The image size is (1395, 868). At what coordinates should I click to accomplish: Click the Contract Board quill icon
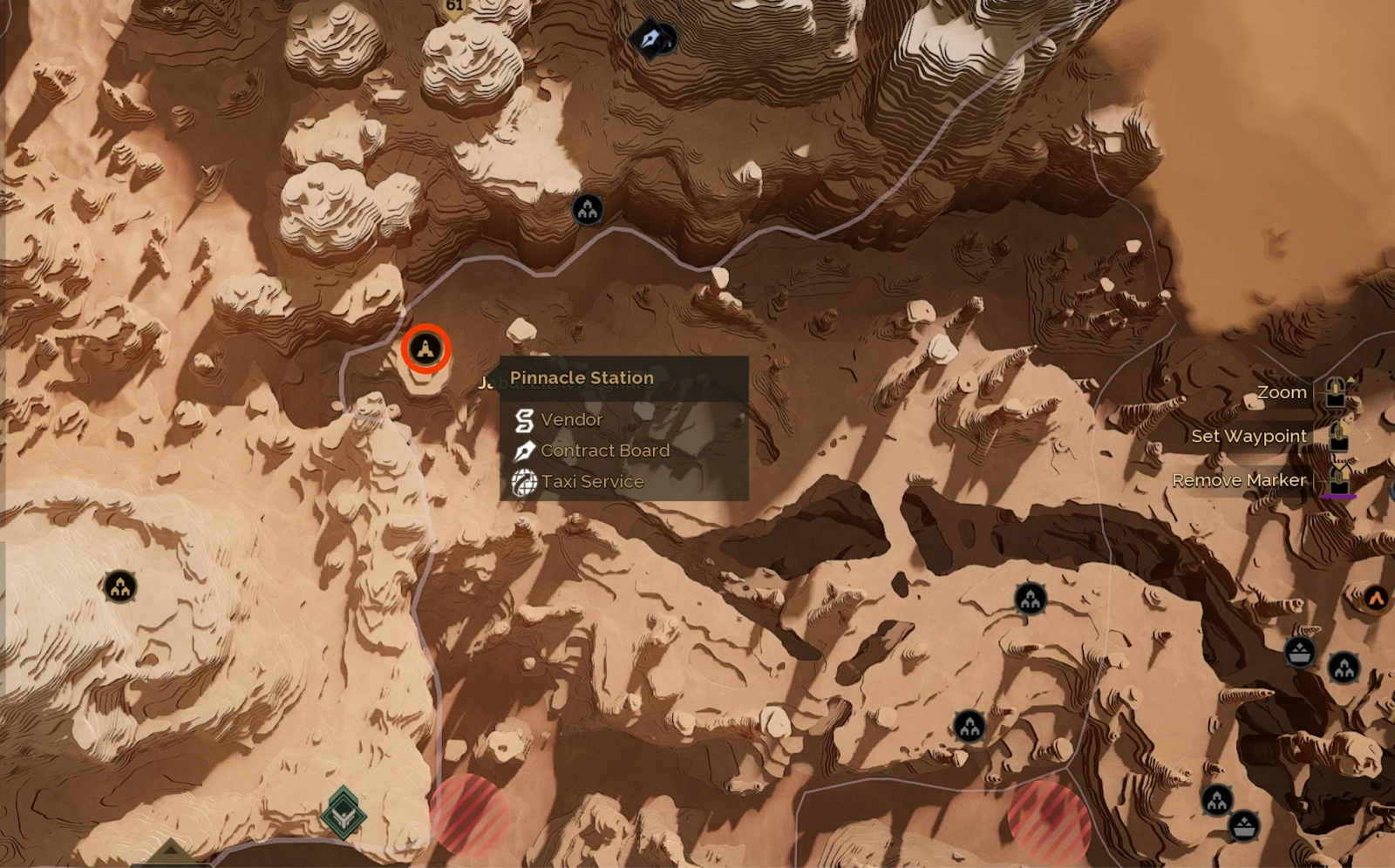click(524, 451)
